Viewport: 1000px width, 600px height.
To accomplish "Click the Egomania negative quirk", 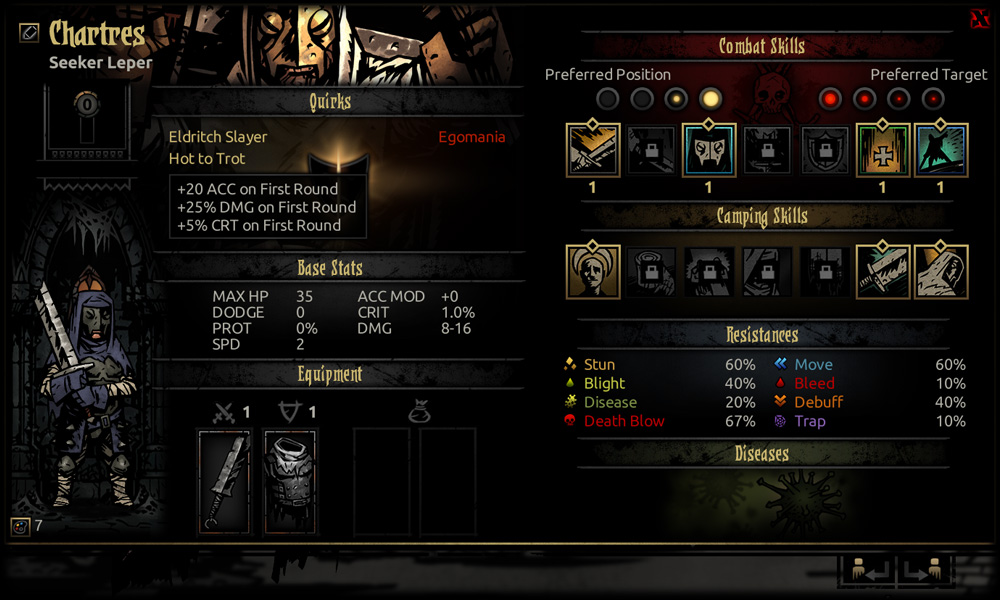I will (471, 137).
